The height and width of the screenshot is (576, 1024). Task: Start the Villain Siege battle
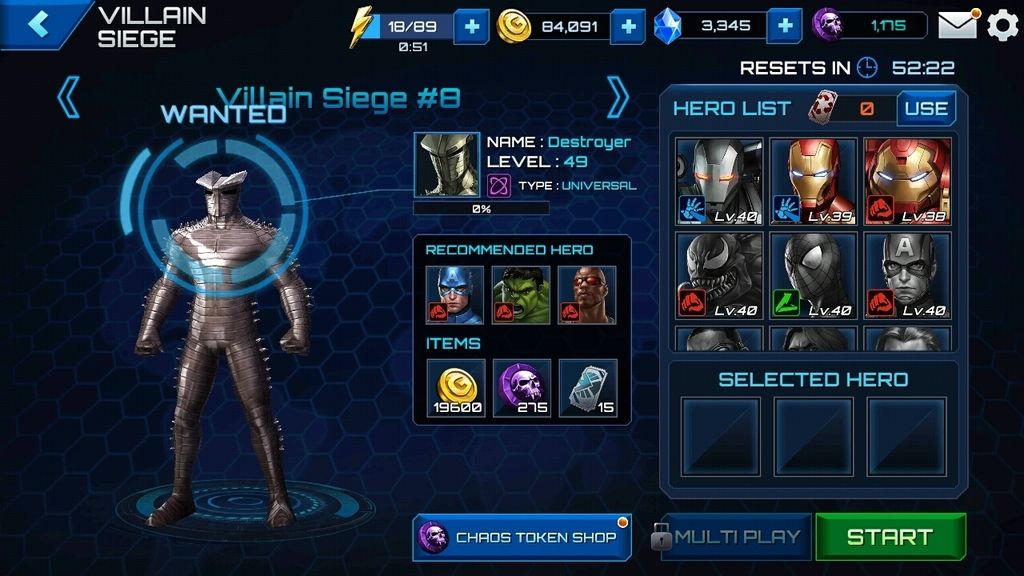(890, 537)
